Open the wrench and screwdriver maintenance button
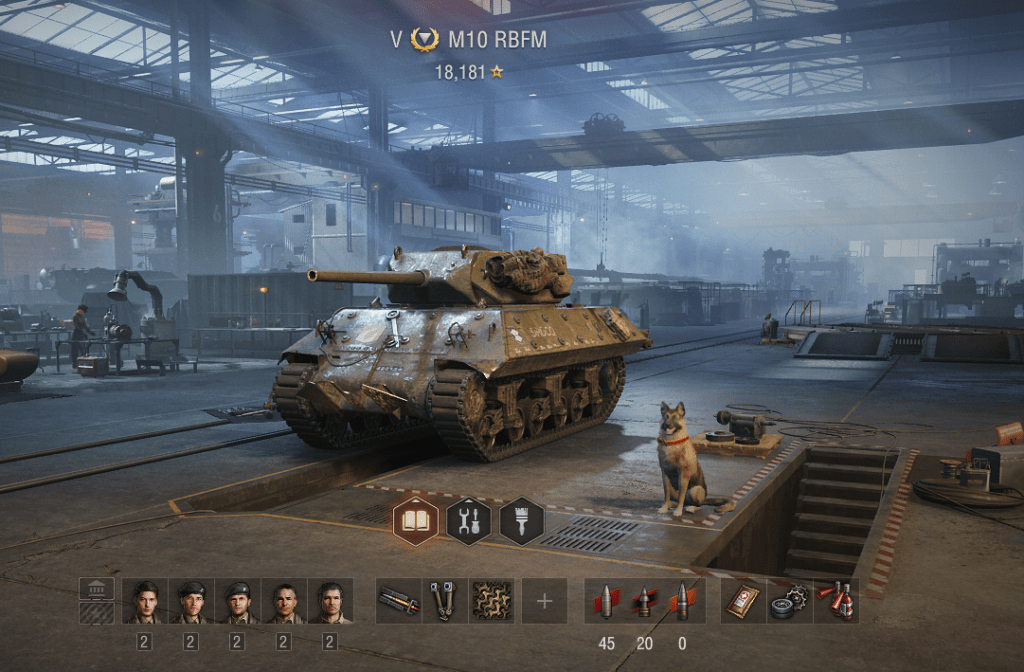 click(x=468, y=521)
